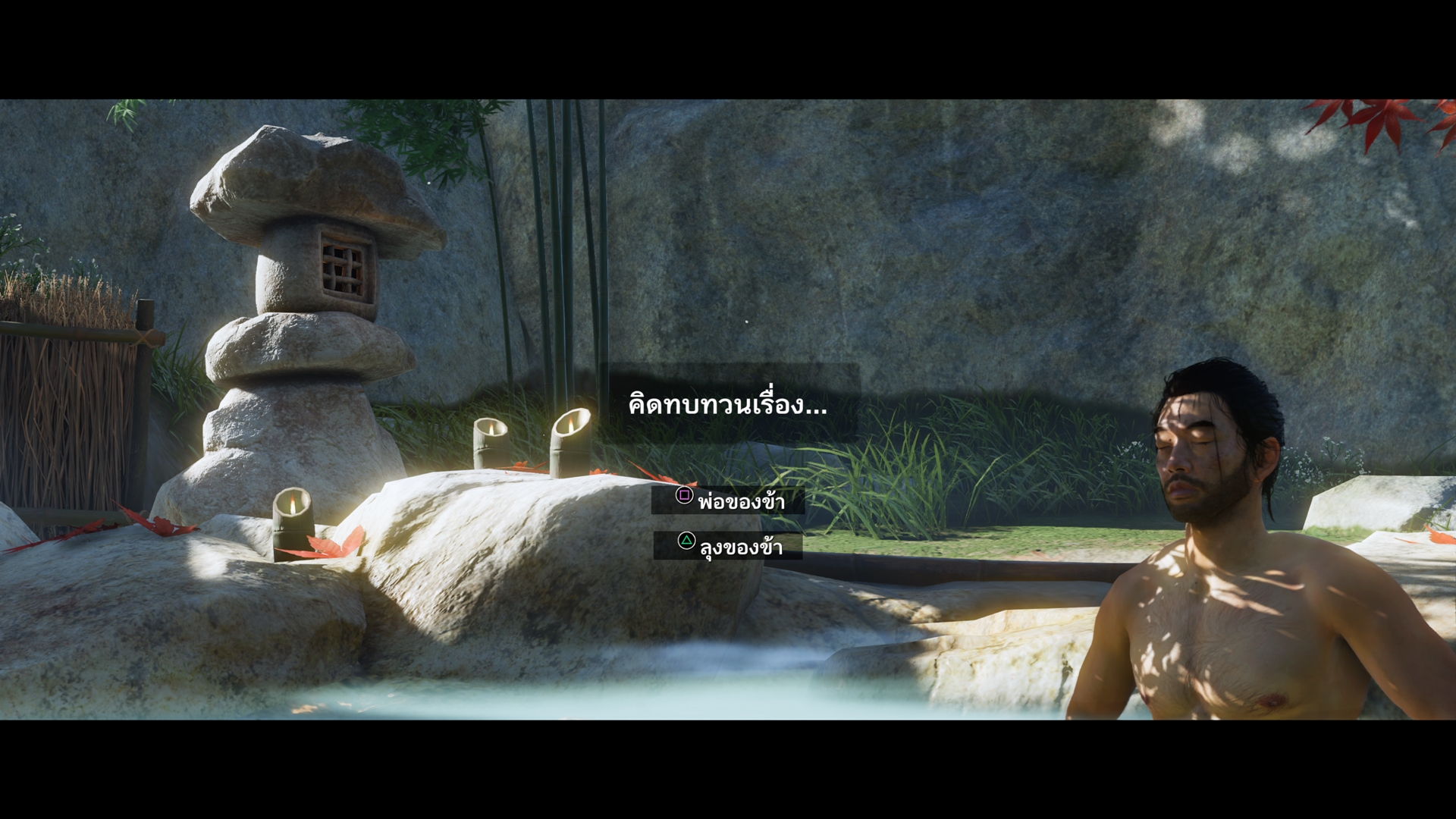Select the reflection option "ลุงของข้า"
This screenshot has width=1456, height=819.
click(x=729, y=545)
